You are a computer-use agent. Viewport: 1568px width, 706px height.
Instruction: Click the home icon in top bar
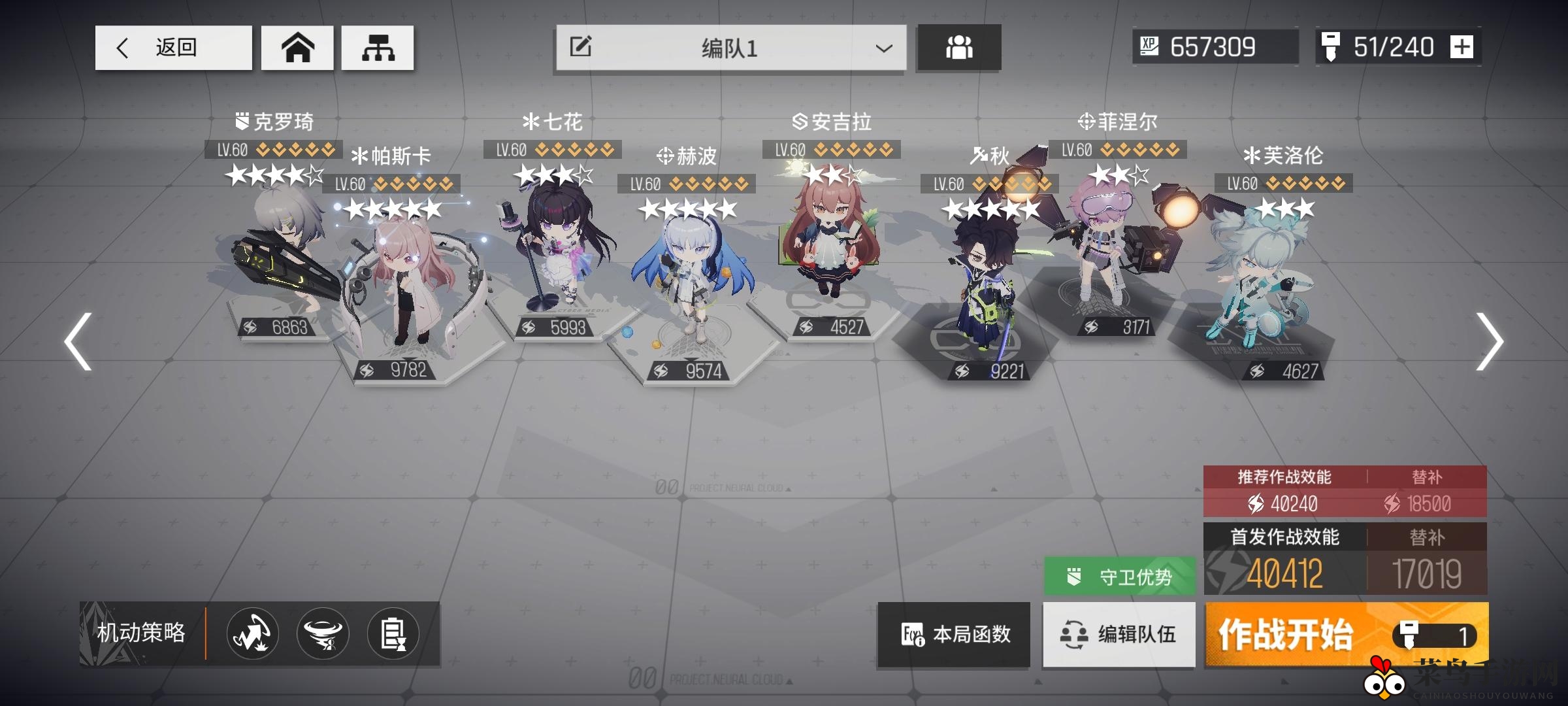297,46
